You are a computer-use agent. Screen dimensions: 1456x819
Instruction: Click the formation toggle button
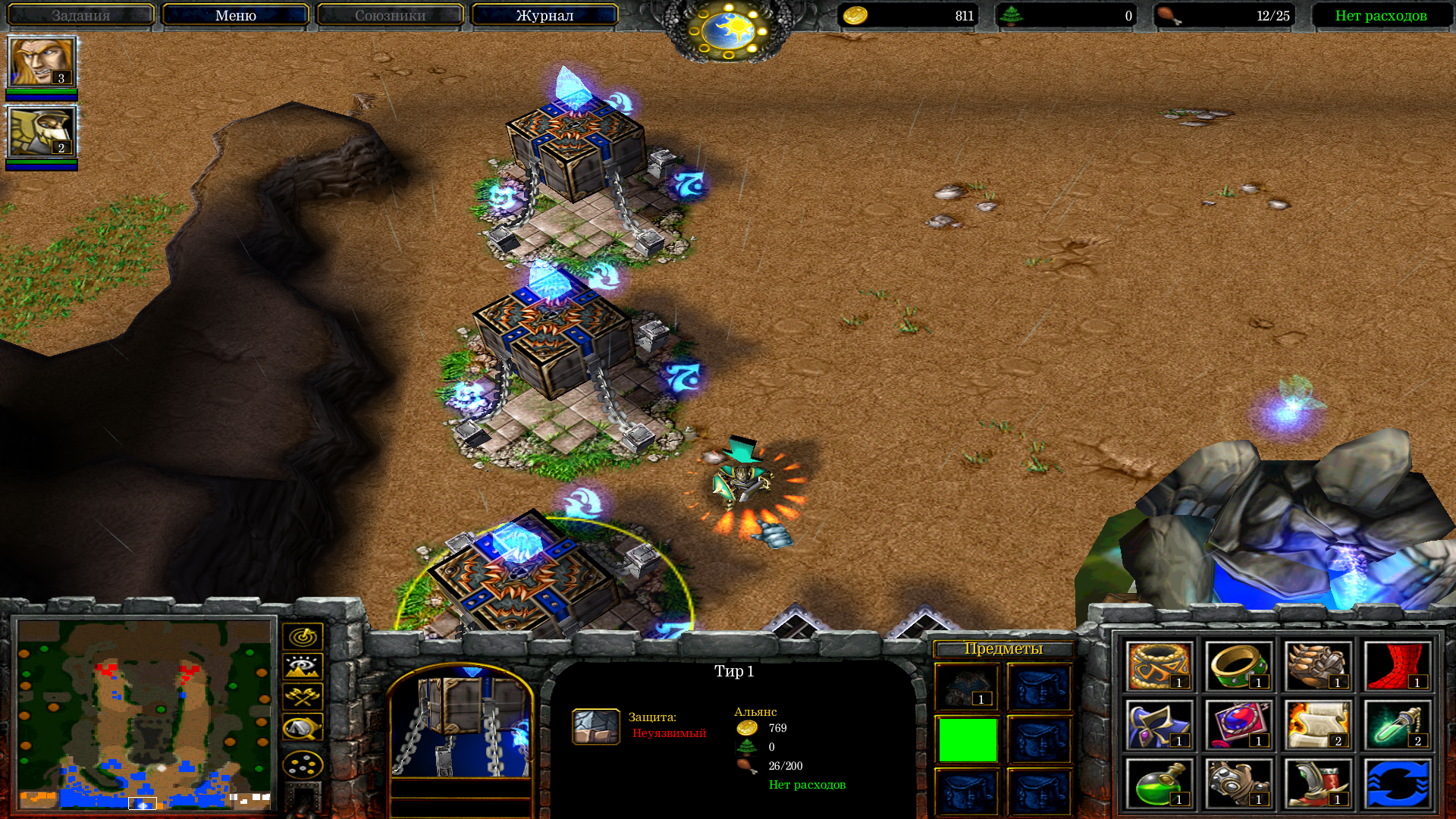303,764
